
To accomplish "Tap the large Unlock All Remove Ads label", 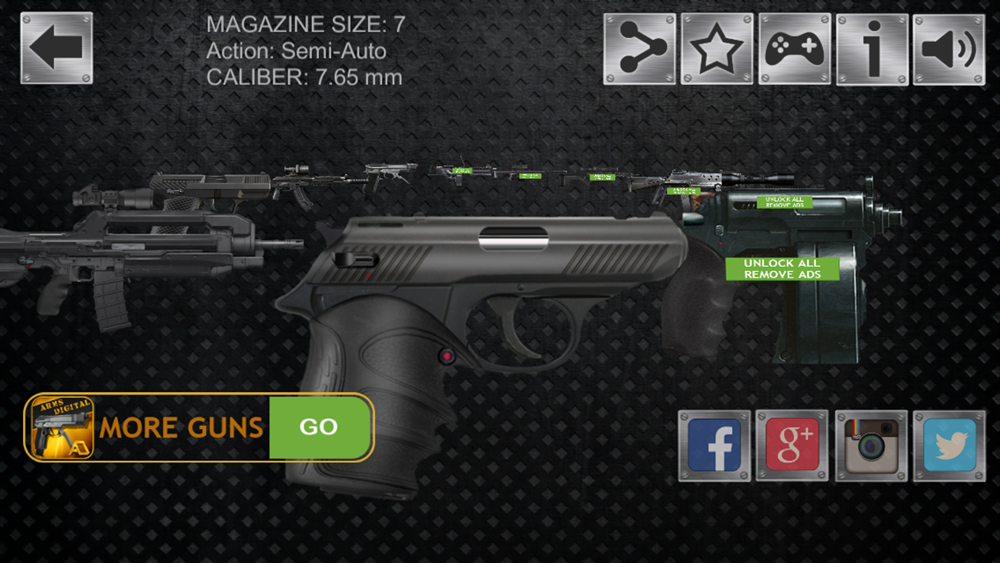I will 783,268.
